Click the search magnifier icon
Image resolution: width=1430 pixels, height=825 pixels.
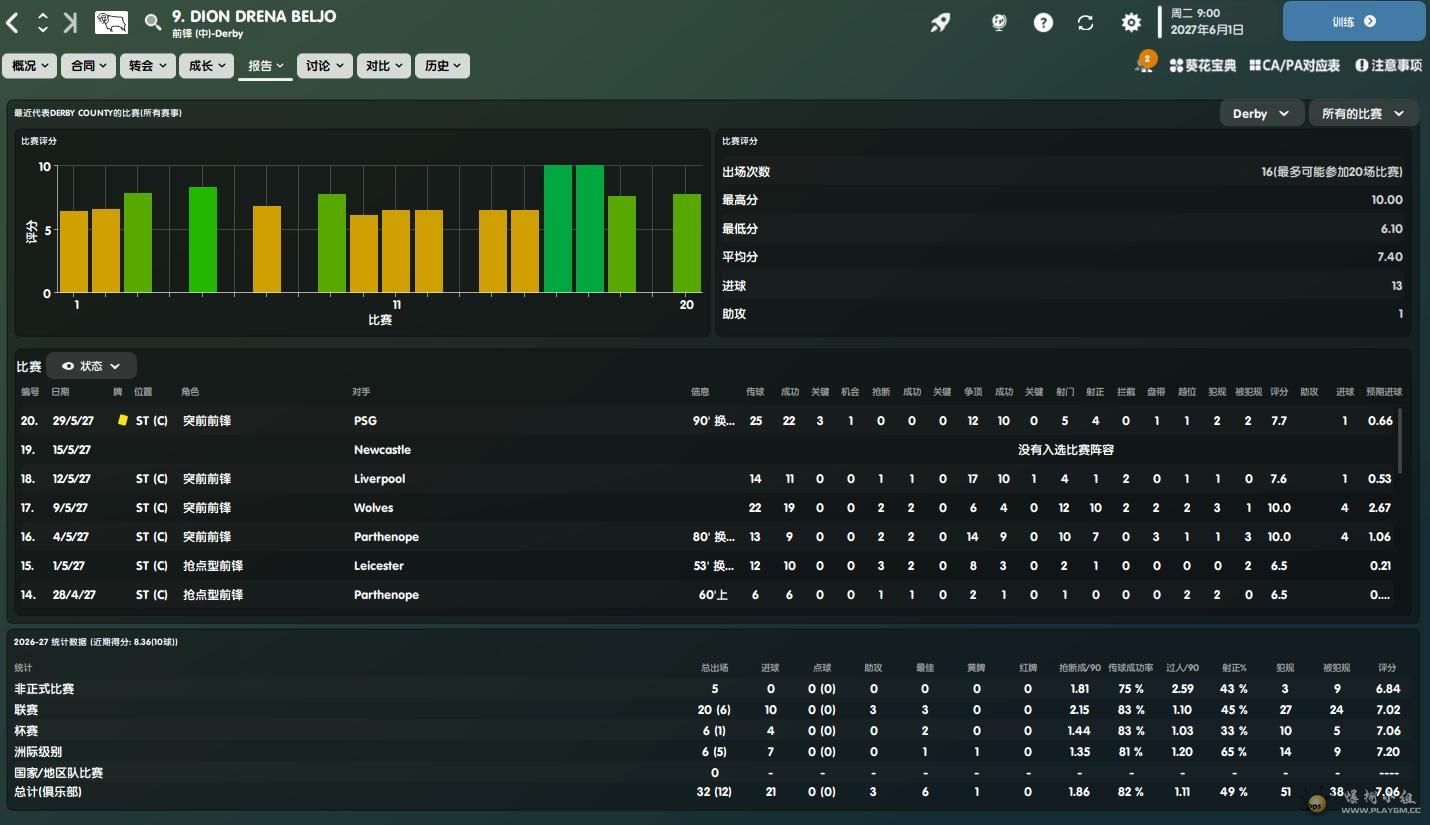153,22
